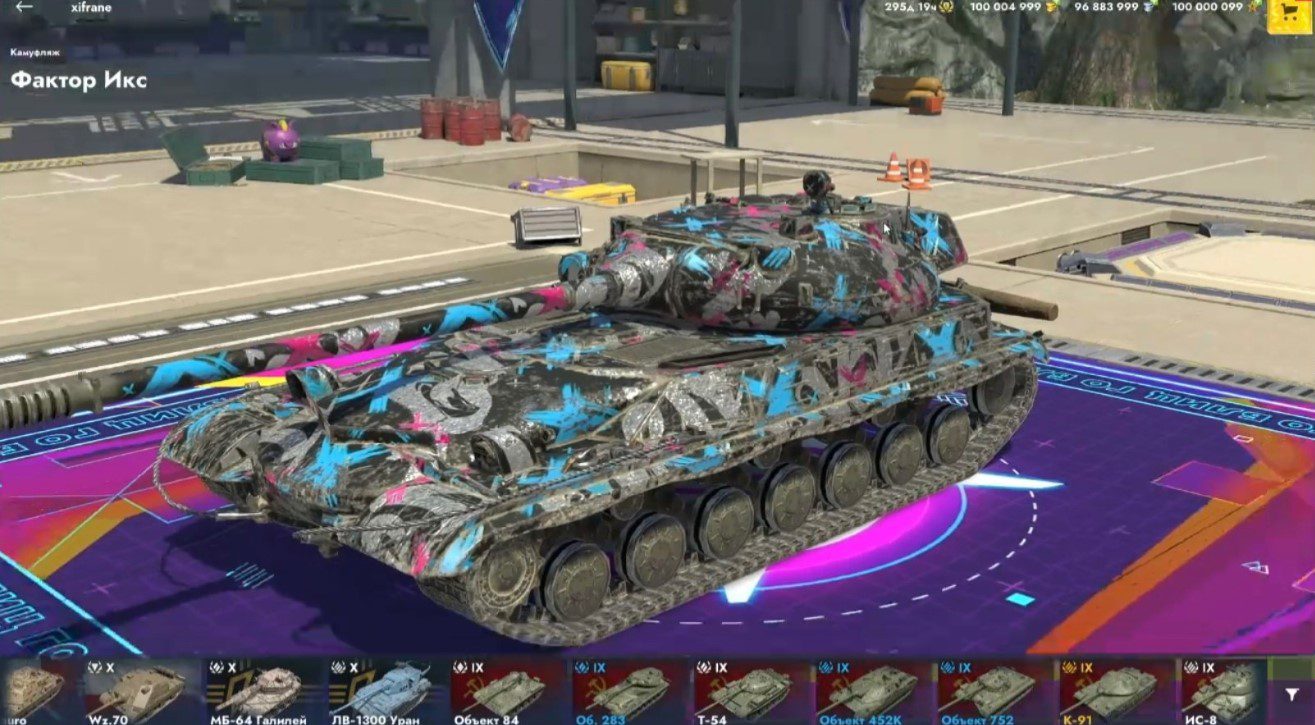Select the Объект 452К tank
The width and height of the screenshot is (1315, 725).
(x=874, y=691)
